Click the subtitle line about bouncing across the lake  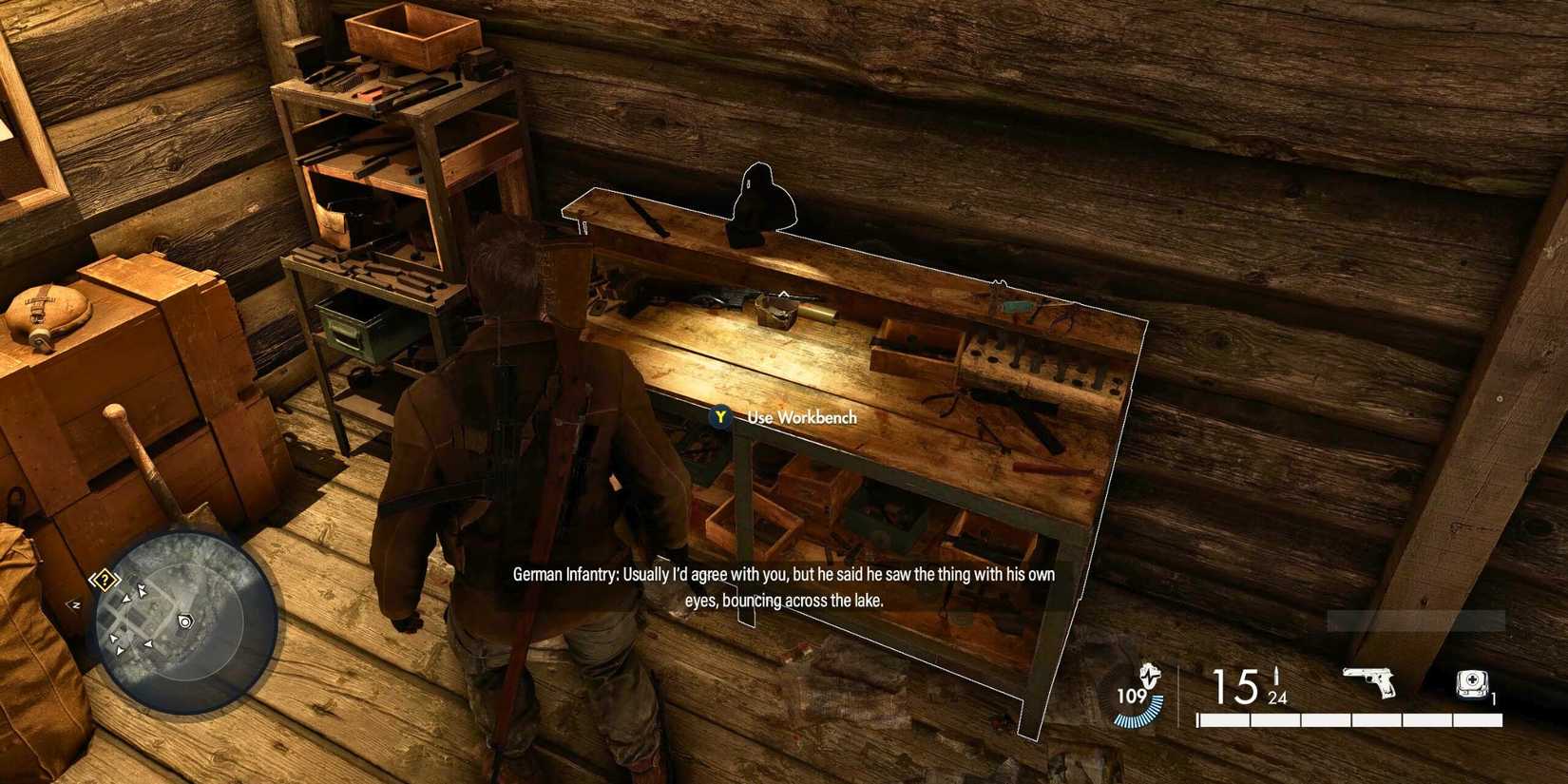[784, 601]
